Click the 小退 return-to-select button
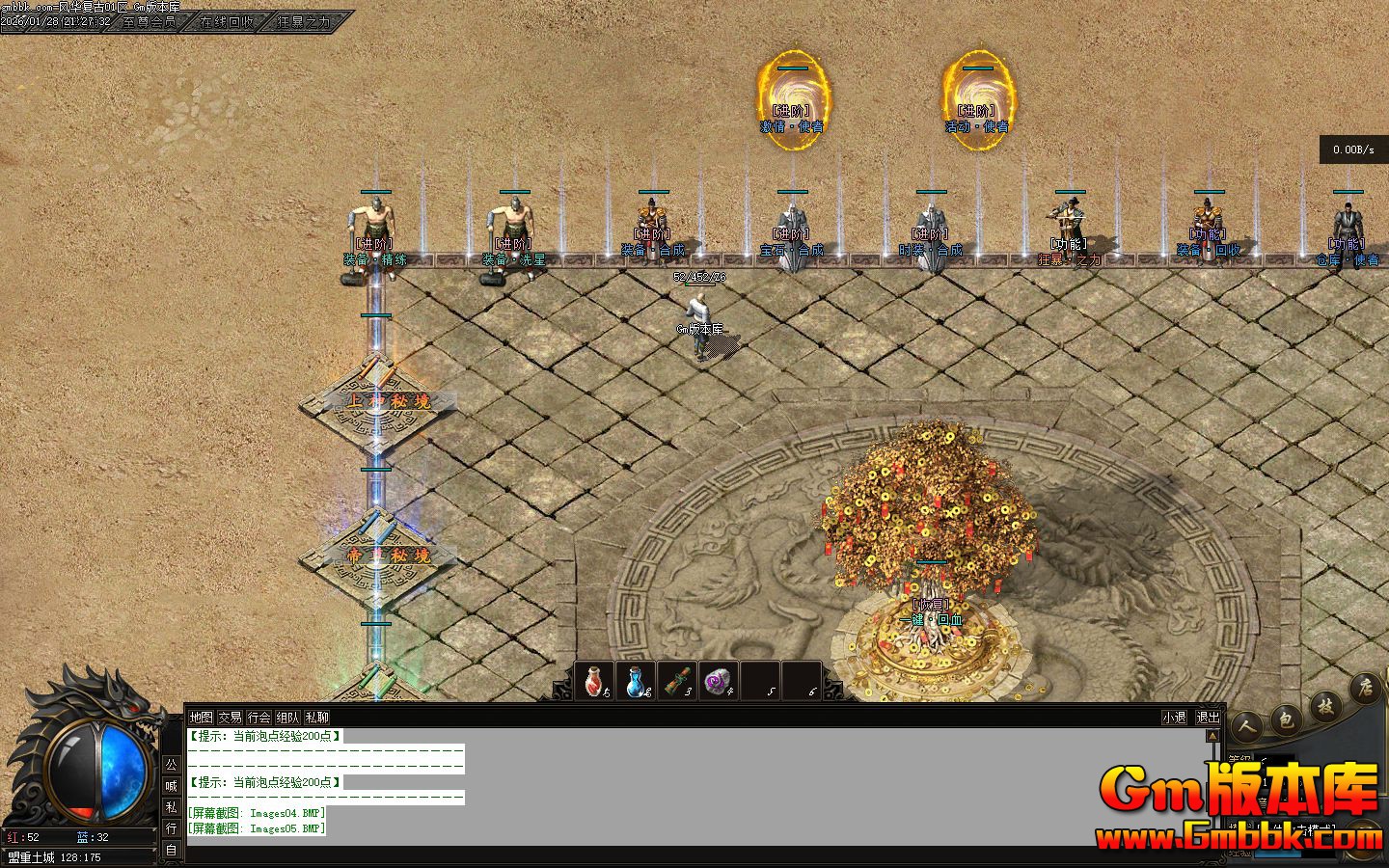The height and width of the screenshot is (868, 1389). pyautogui.click(x=1174, y=718)
